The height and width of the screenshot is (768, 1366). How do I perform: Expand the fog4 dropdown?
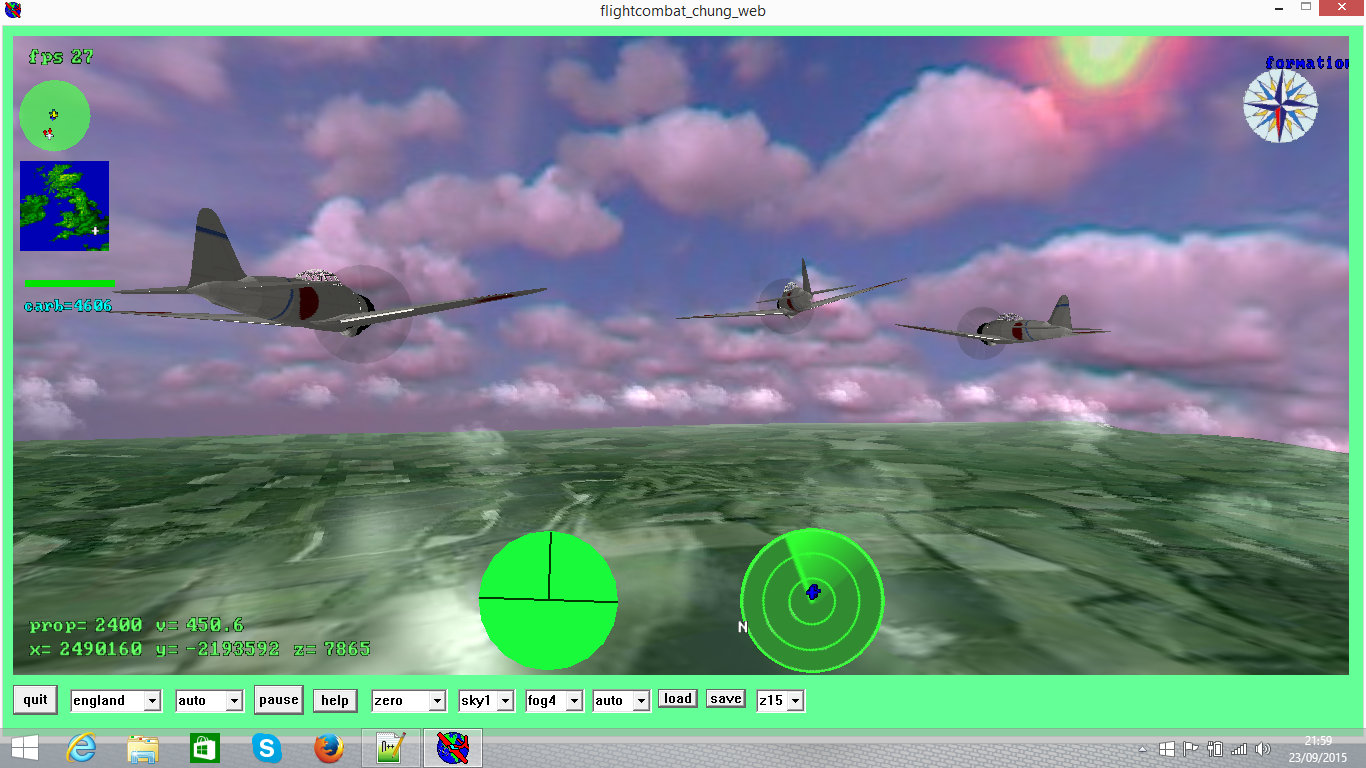tap(554, 701)
